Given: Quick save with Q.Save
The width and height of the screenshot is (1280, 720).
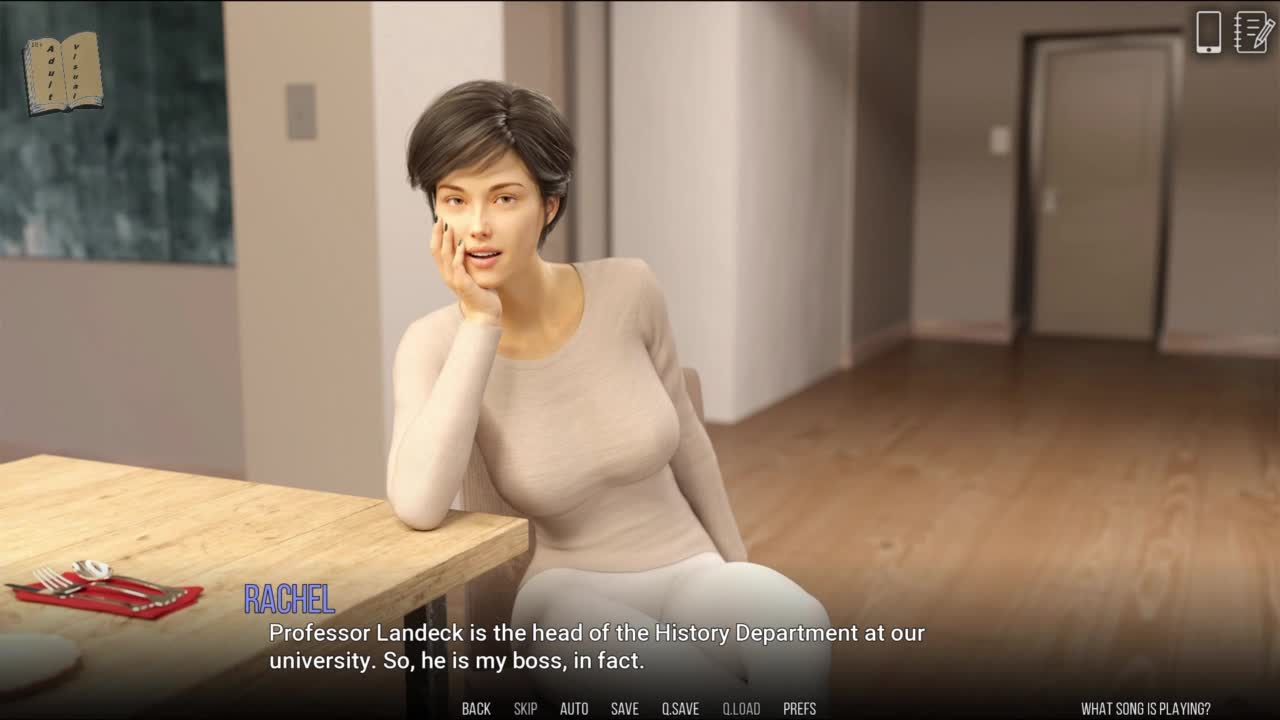Looking at the screenshot, I should point(680,709).
